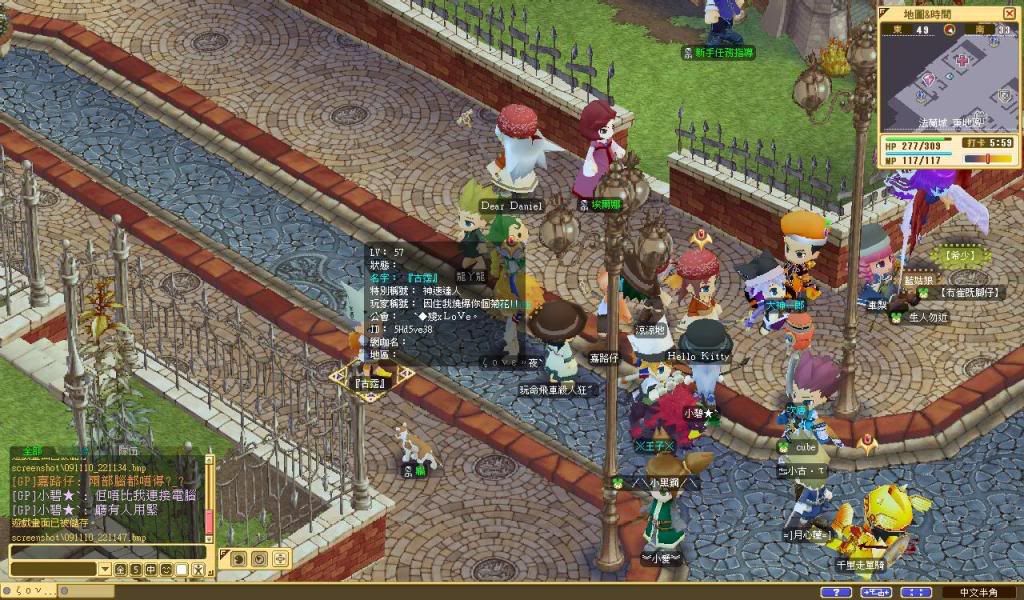Click the stick figure action button
Viewport: 1024px width, 600px height.
(197, 569)
